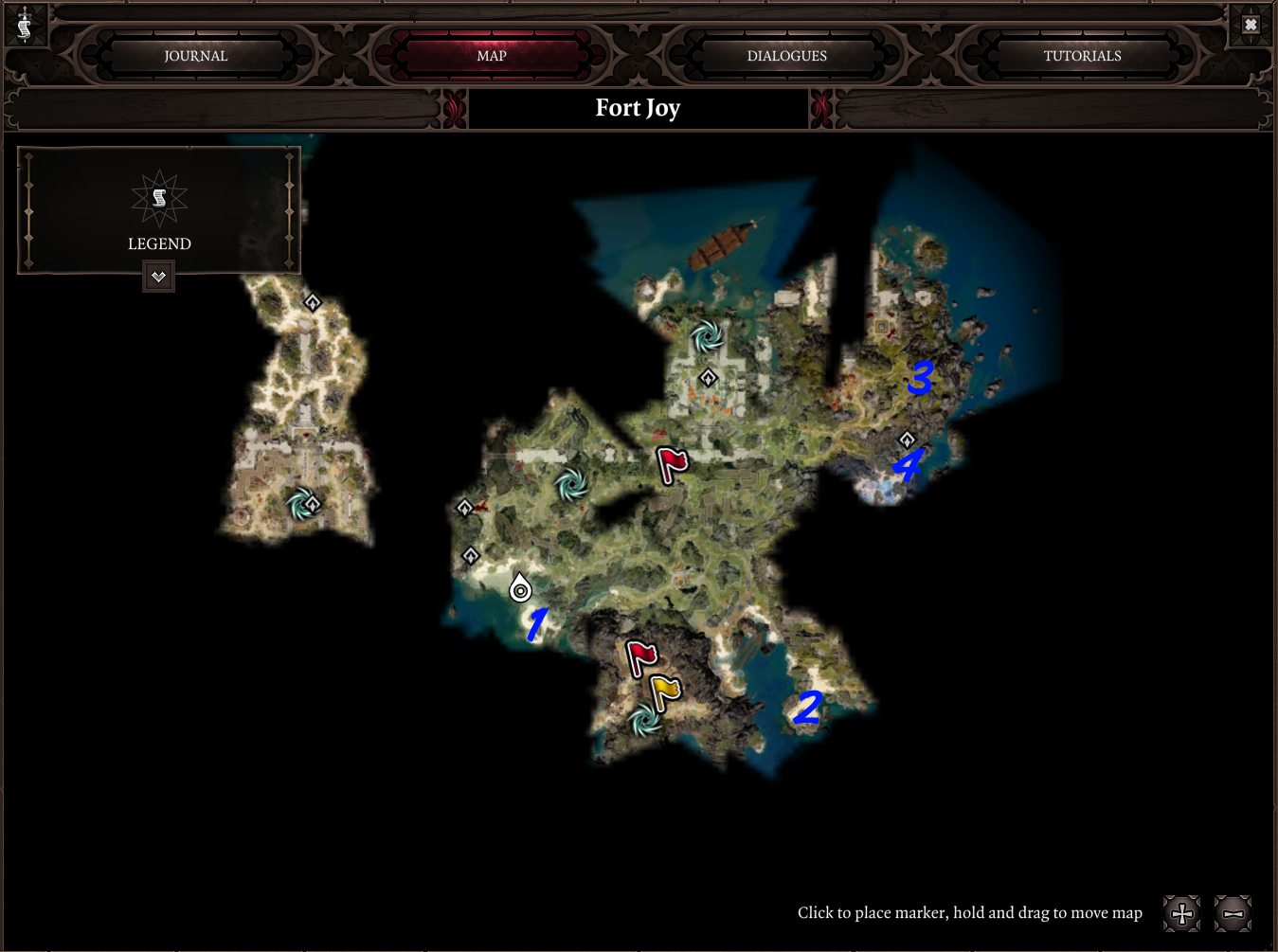This screenshot has height=952, width=1278.
Task: Select the white player position marker
Action: [520, 588]
